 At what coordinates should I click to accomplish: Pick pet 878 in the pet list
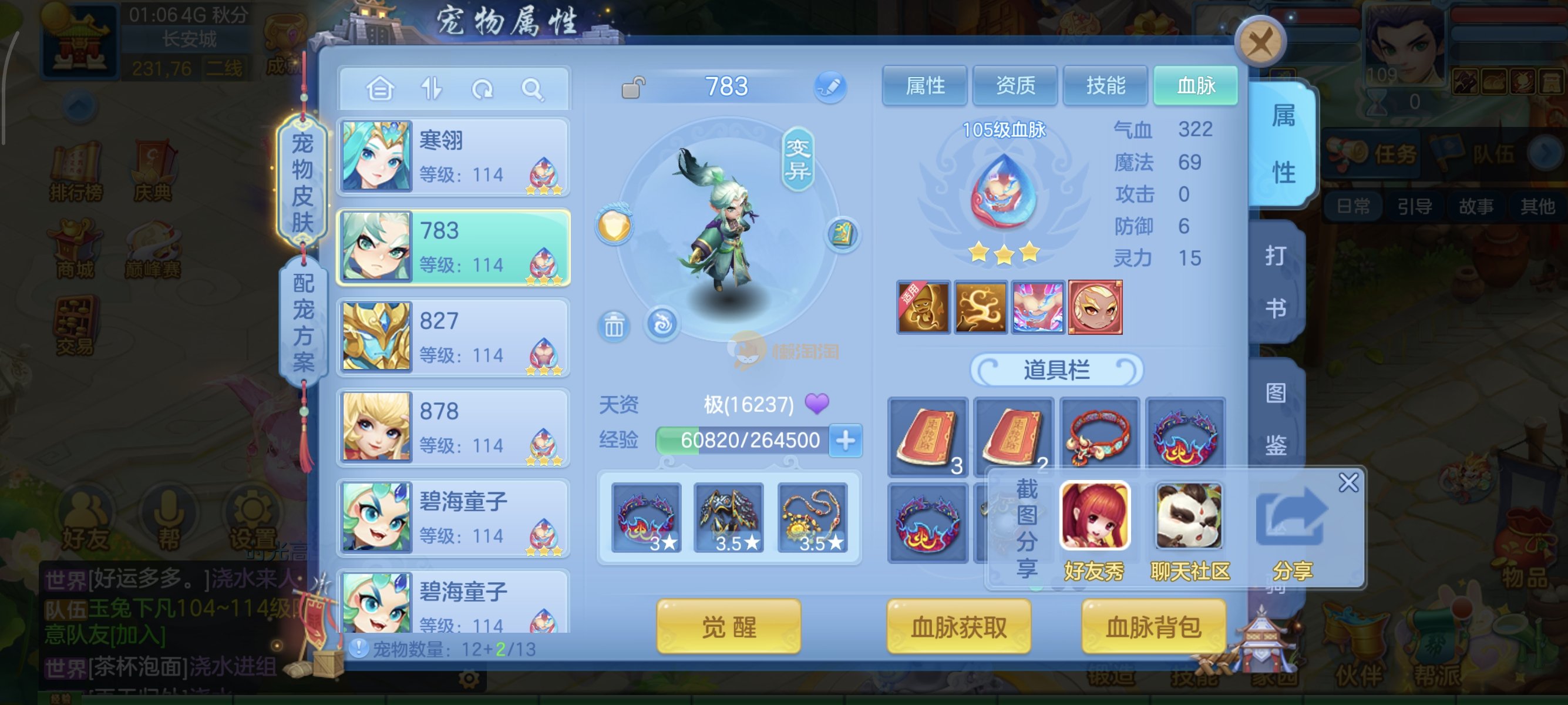pyautogui.click(x=453, y=427)
